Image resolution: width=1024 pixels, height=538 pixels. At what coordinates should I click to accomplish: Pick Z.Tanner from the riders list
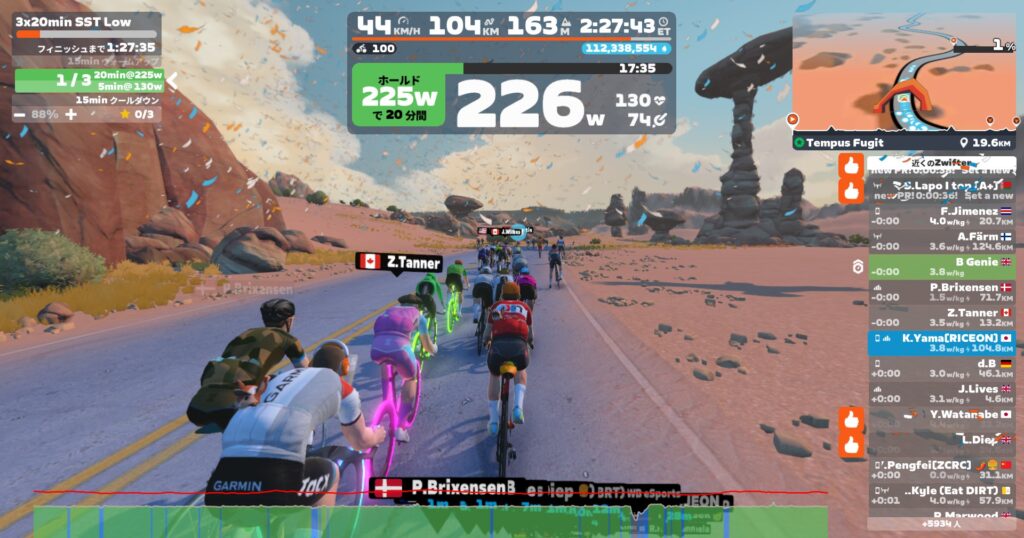tap(942, 317)
